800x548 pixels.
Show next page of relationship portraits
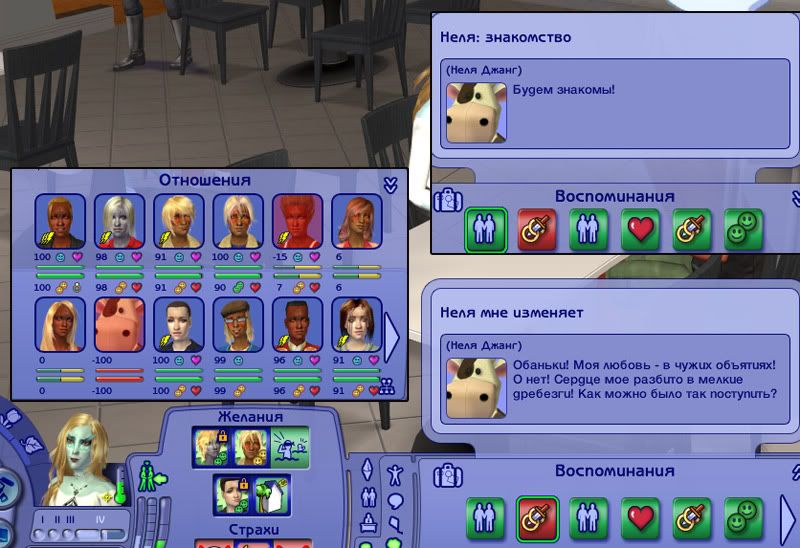(392, 339)
